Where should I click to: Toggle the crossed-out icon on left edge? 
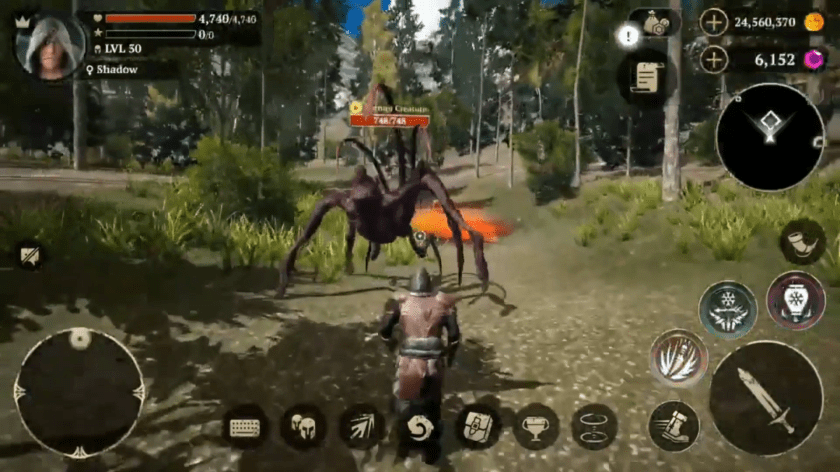[x=28, y=256]
